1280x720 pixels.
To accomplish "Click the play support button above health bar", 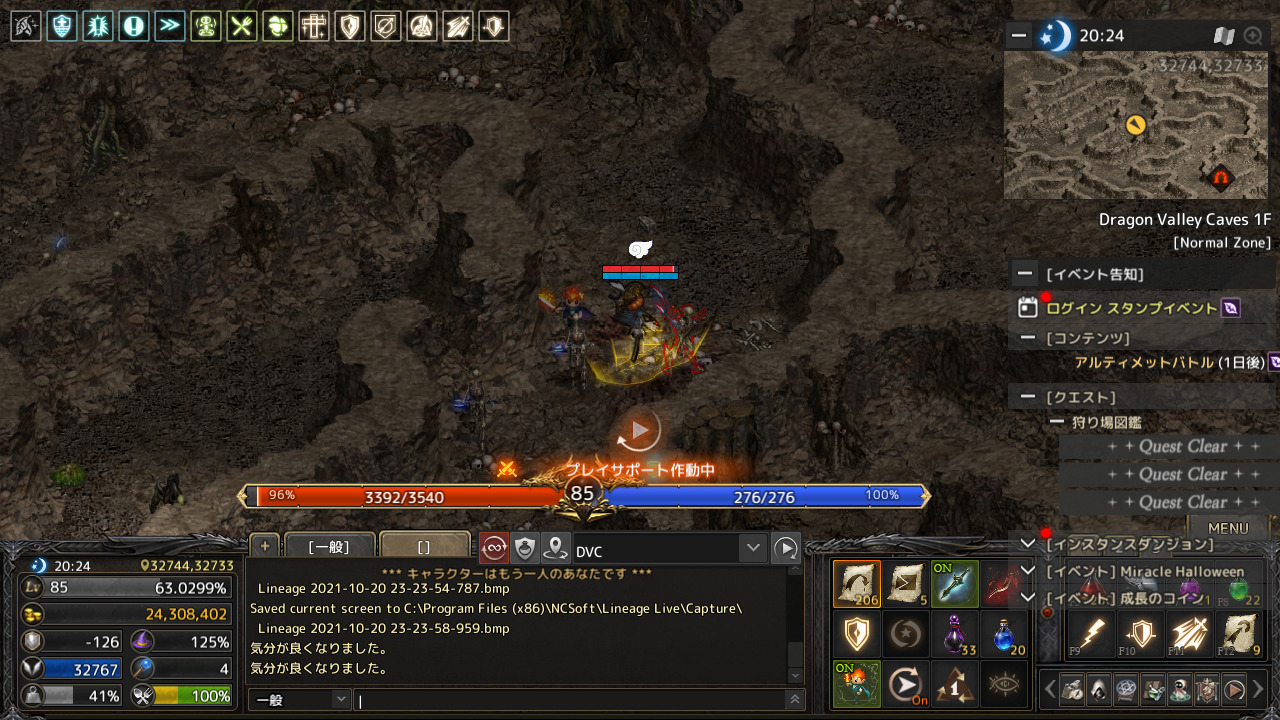I will 638,431.
